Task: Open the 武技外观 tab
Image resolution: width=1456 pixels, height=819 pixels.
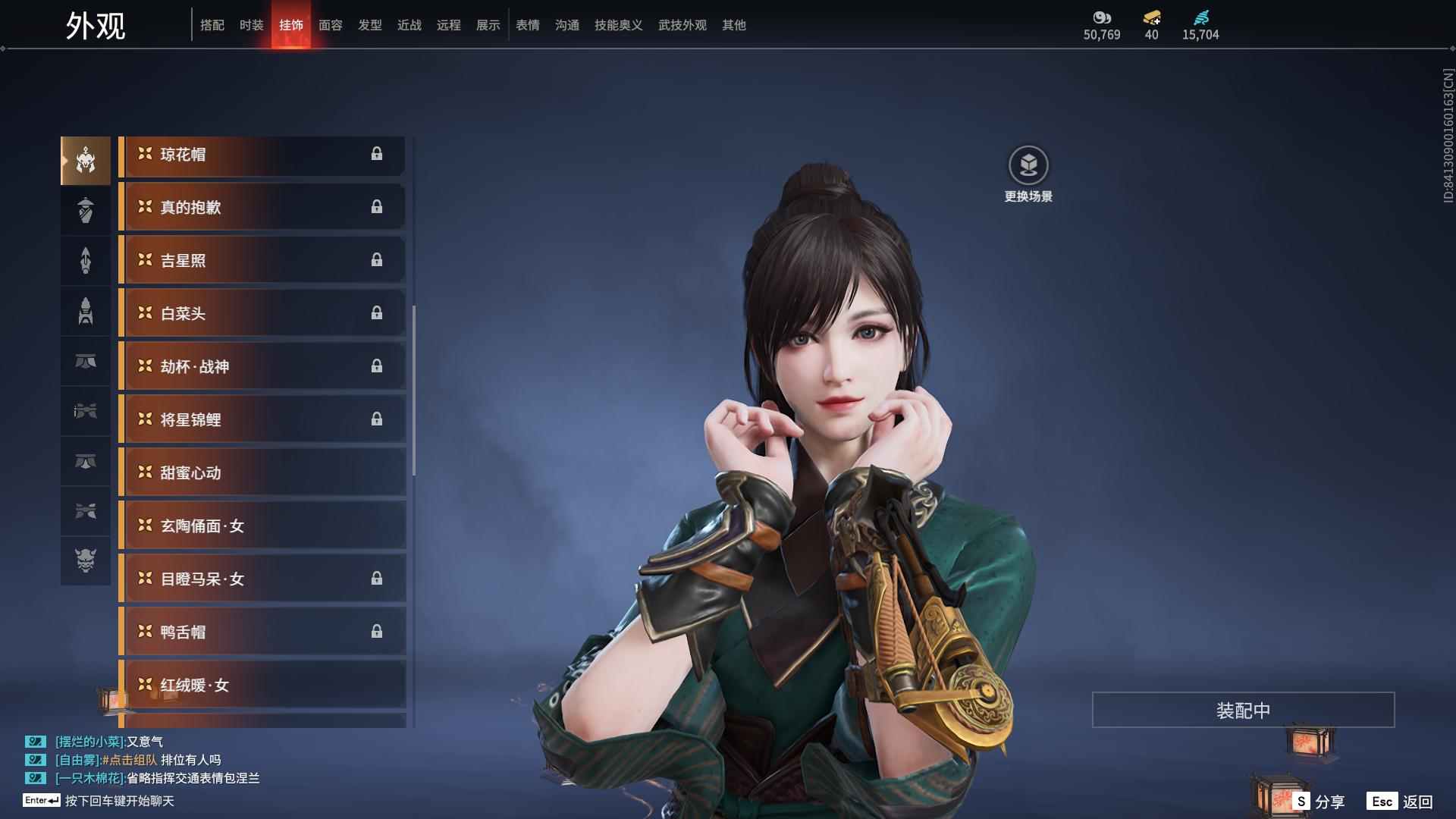Action: [x=682, y=25]
